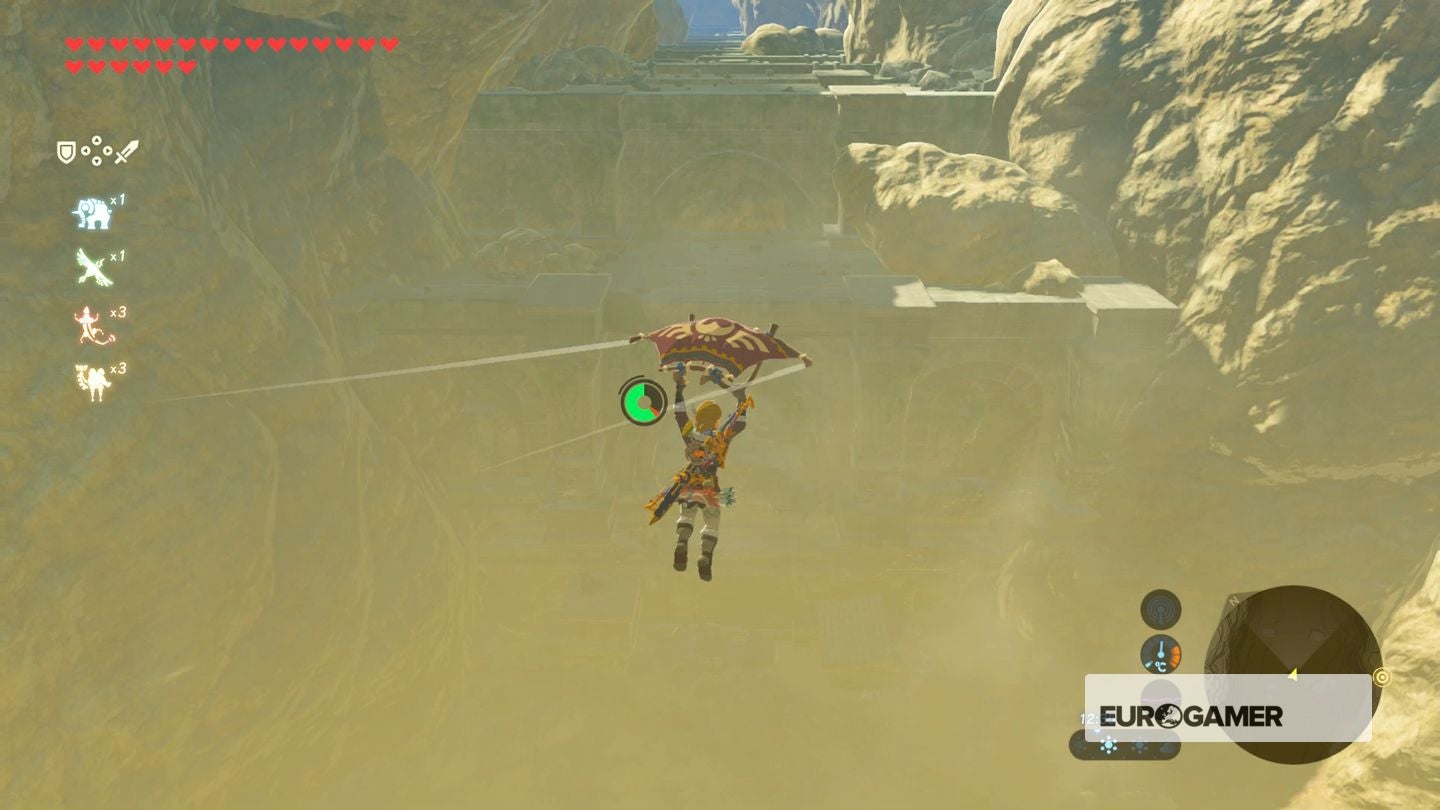Image resolution: width=1440 pixels, height=810 pixels.
Task: Select the Mipha's Grace elephant ability icon
Action: [x=94, y=209]
